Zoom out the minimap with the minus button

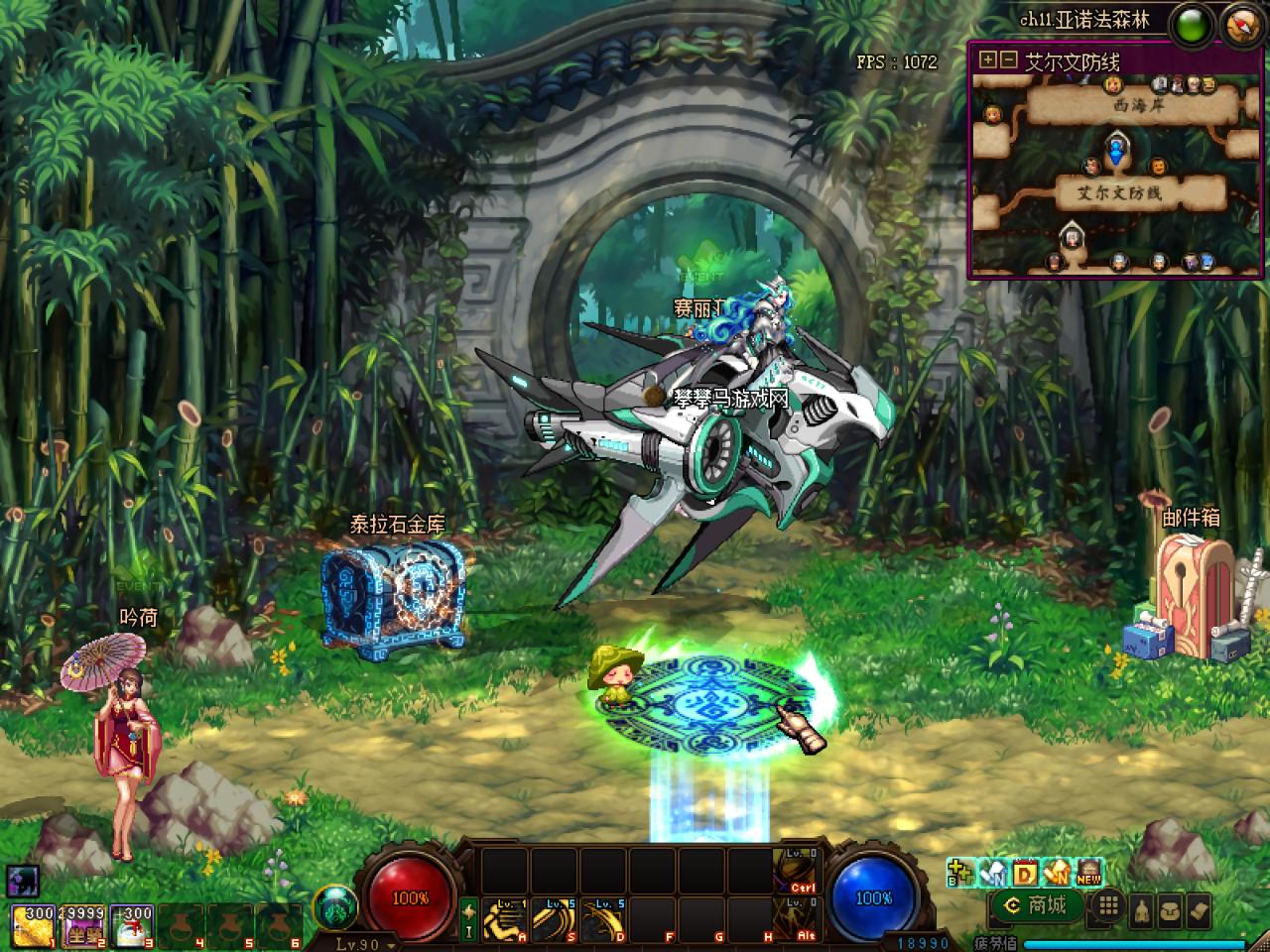point(1008,59)
